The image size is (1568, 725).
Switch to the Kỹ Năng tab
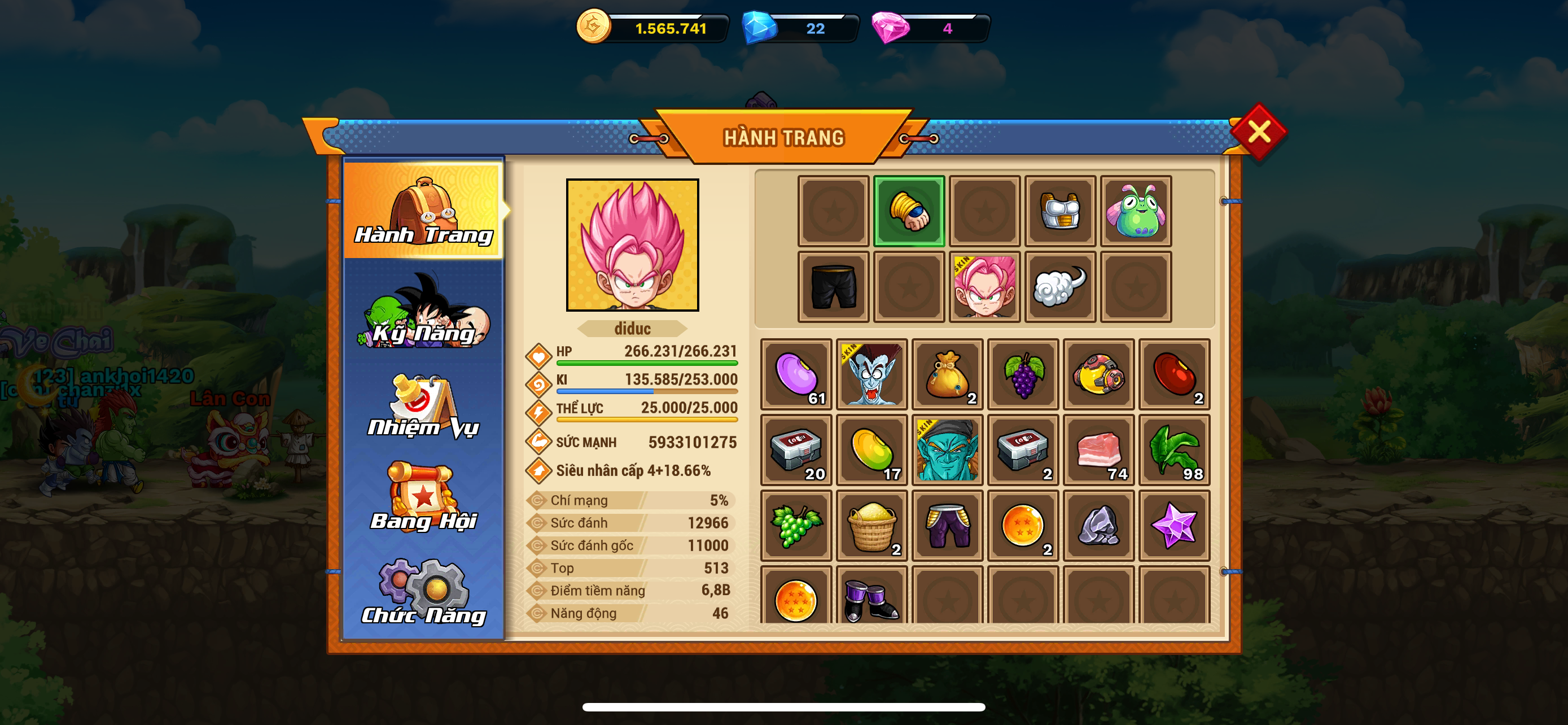click(424, 313)
